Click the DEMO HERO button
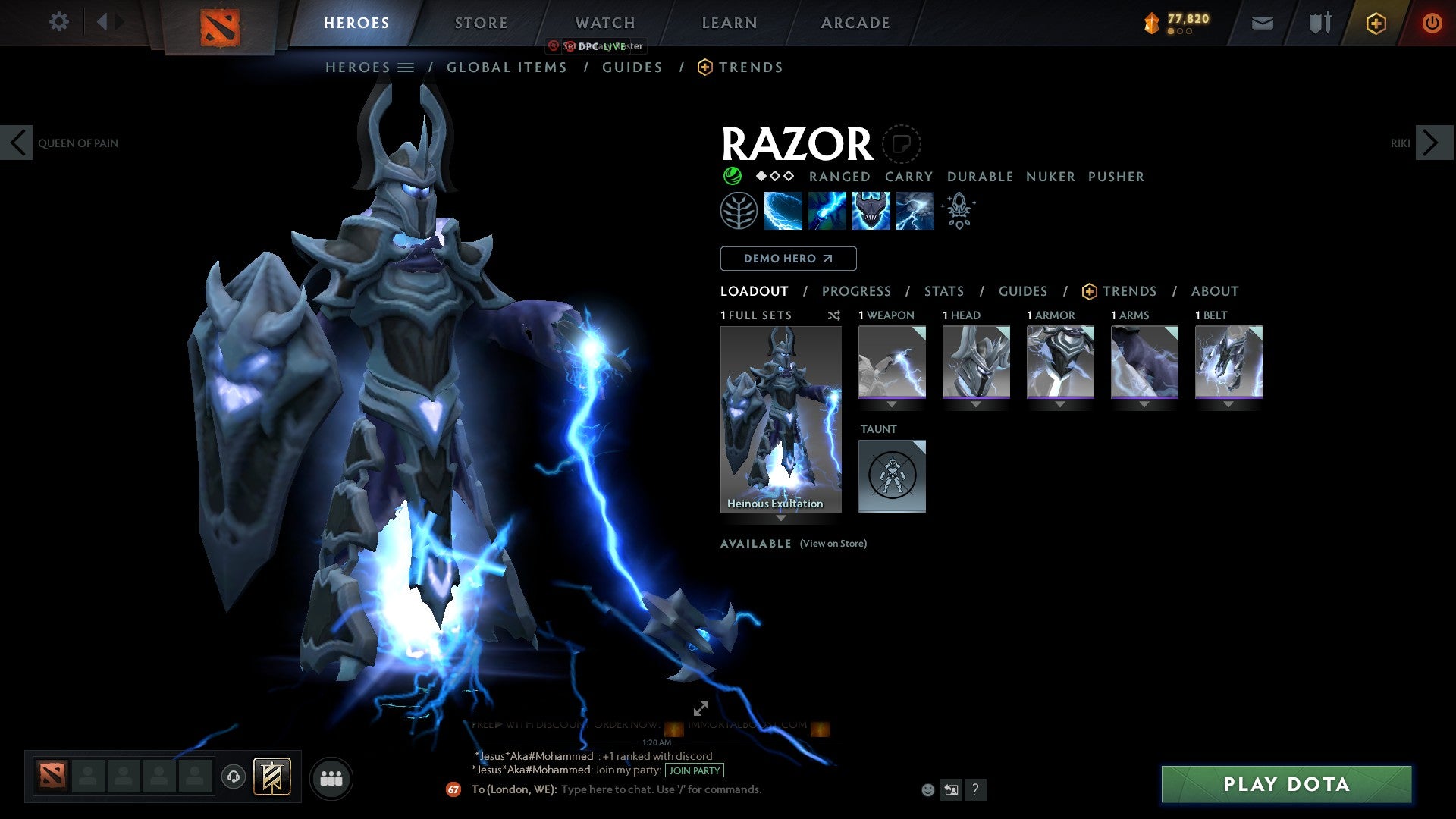The width and height of the screenshot is (1456, 819). [787, 258]
